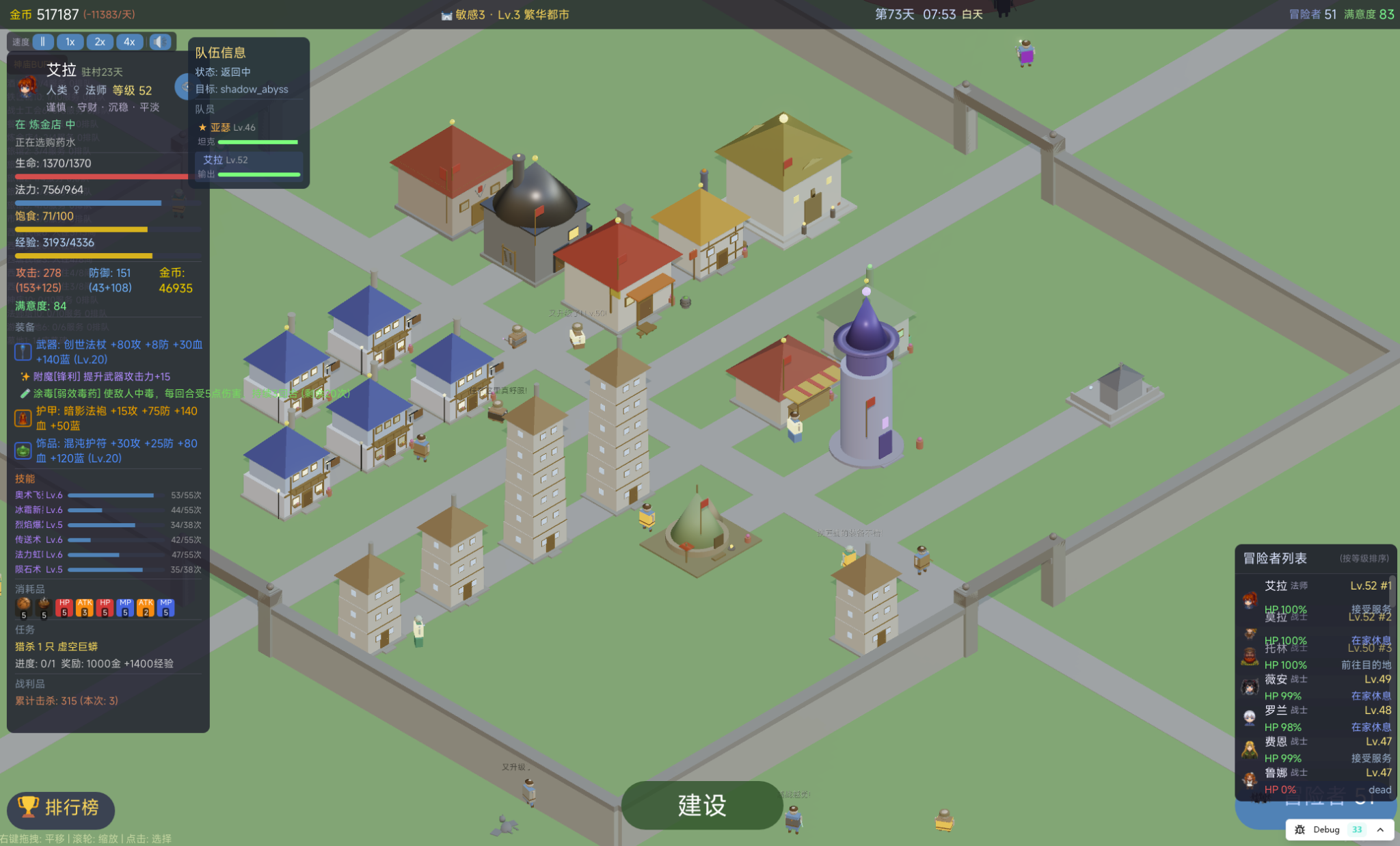Select the 暗影法袍 armor icon
Viewport: 1400px width, 846px height.
[23, 418]
